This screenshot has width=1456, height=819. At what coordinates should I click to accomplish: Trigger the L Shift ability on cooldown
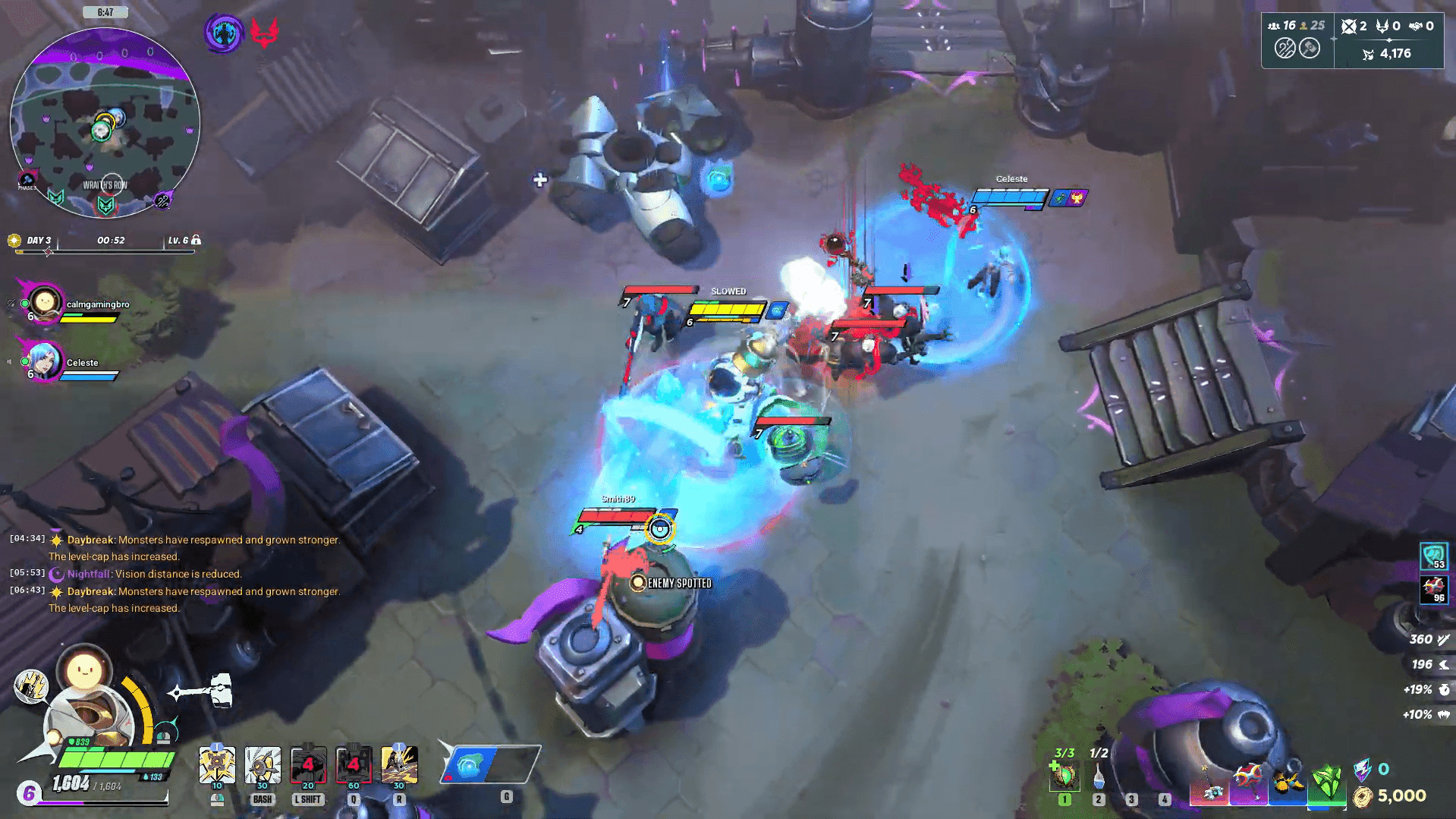308,765
